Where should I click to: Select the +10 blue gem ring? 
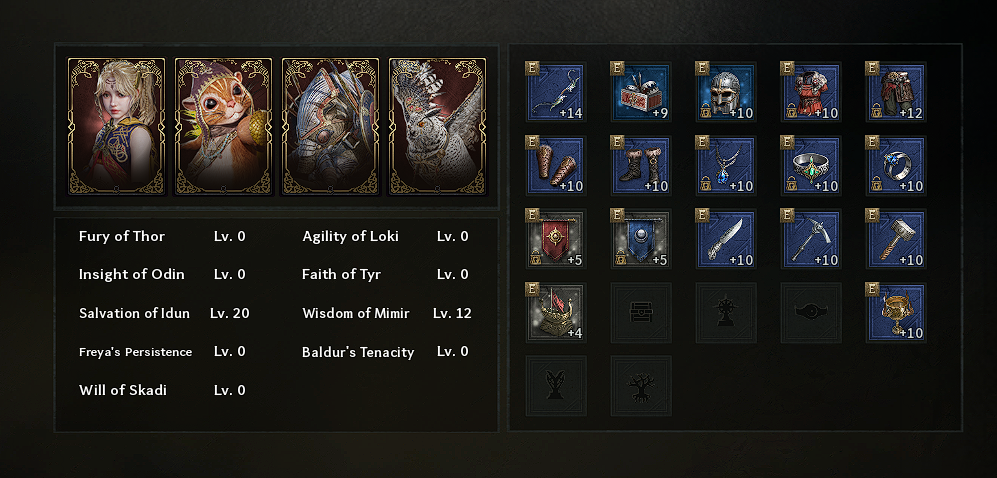[896, 166]
